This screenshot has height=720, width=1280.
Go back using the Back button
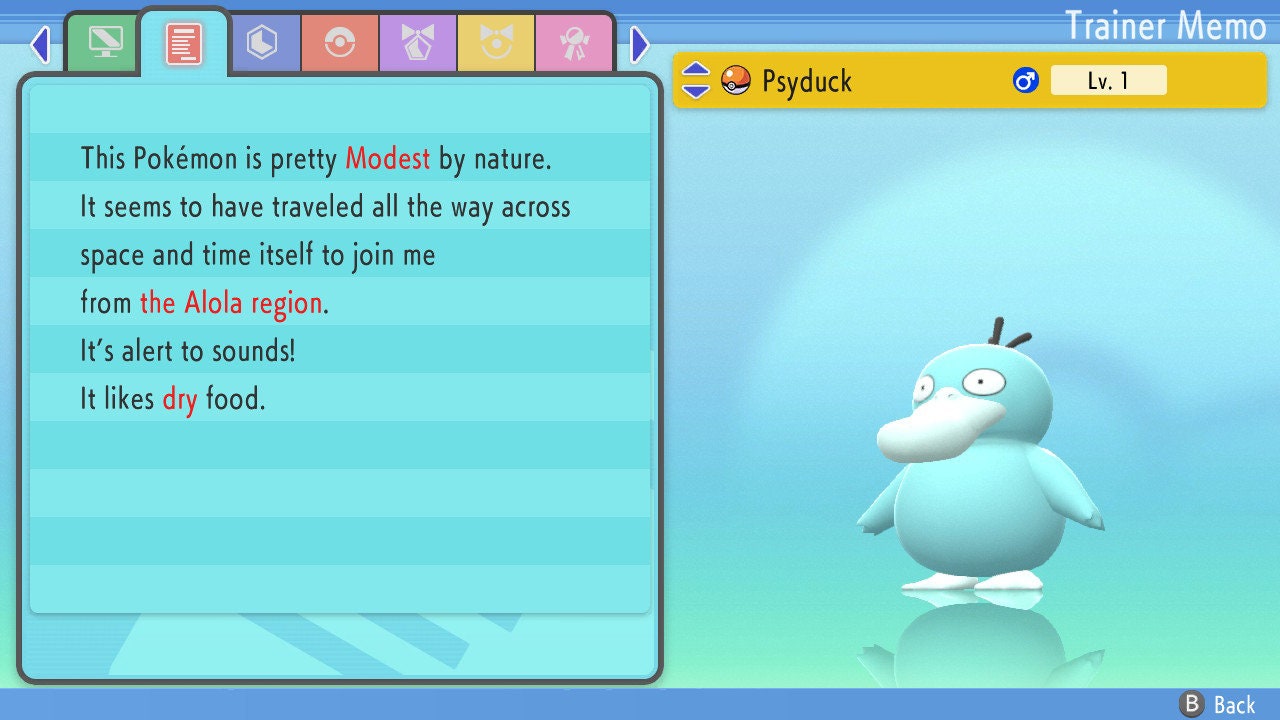point(1218,704)
